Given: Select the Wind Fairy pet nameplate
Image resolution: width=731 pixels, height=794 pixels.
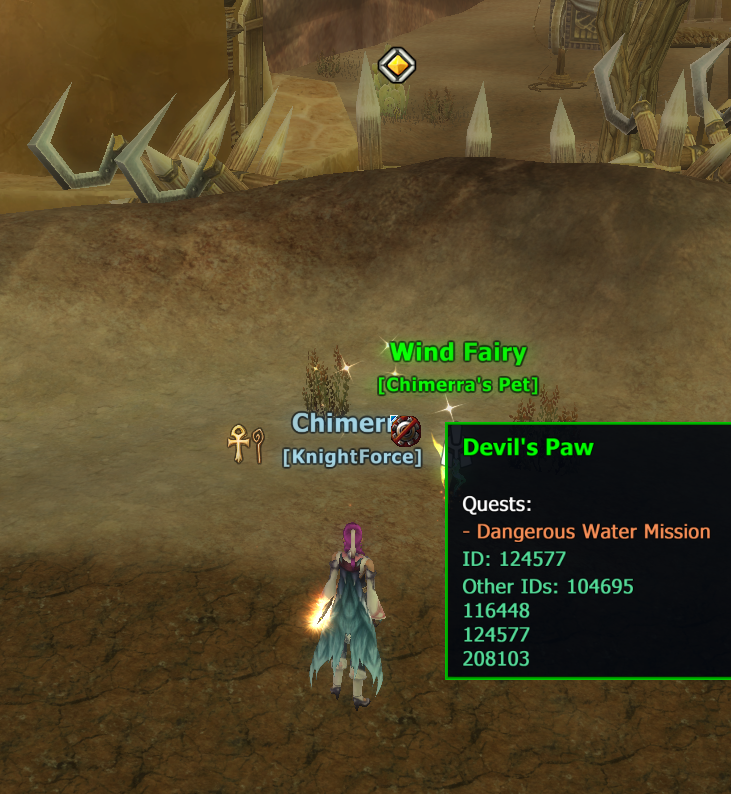Looking at the screenshot, I should [458, 352].
